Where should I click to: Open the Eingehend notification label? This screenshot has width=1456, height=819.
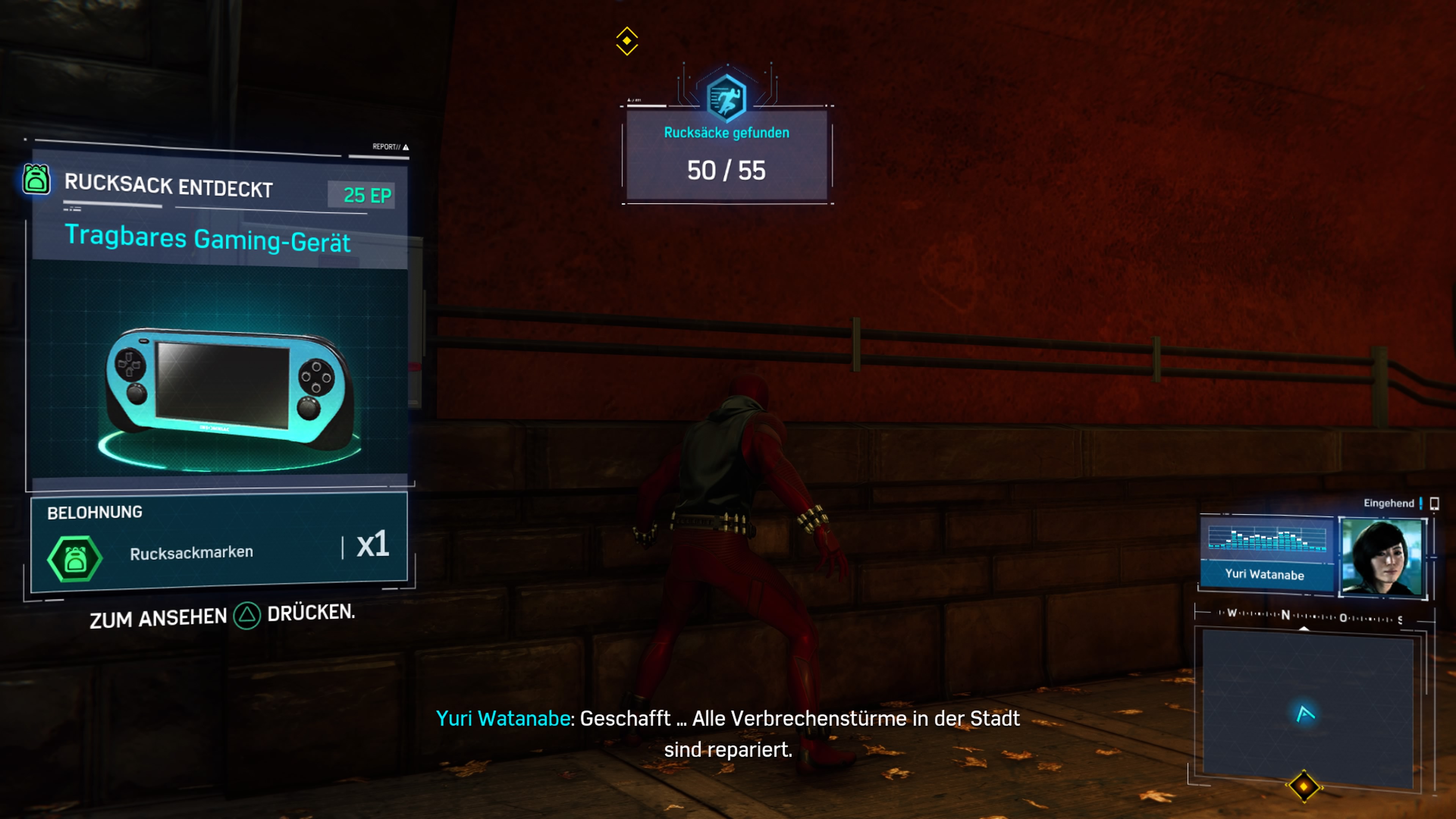(x=1390, y=503)
